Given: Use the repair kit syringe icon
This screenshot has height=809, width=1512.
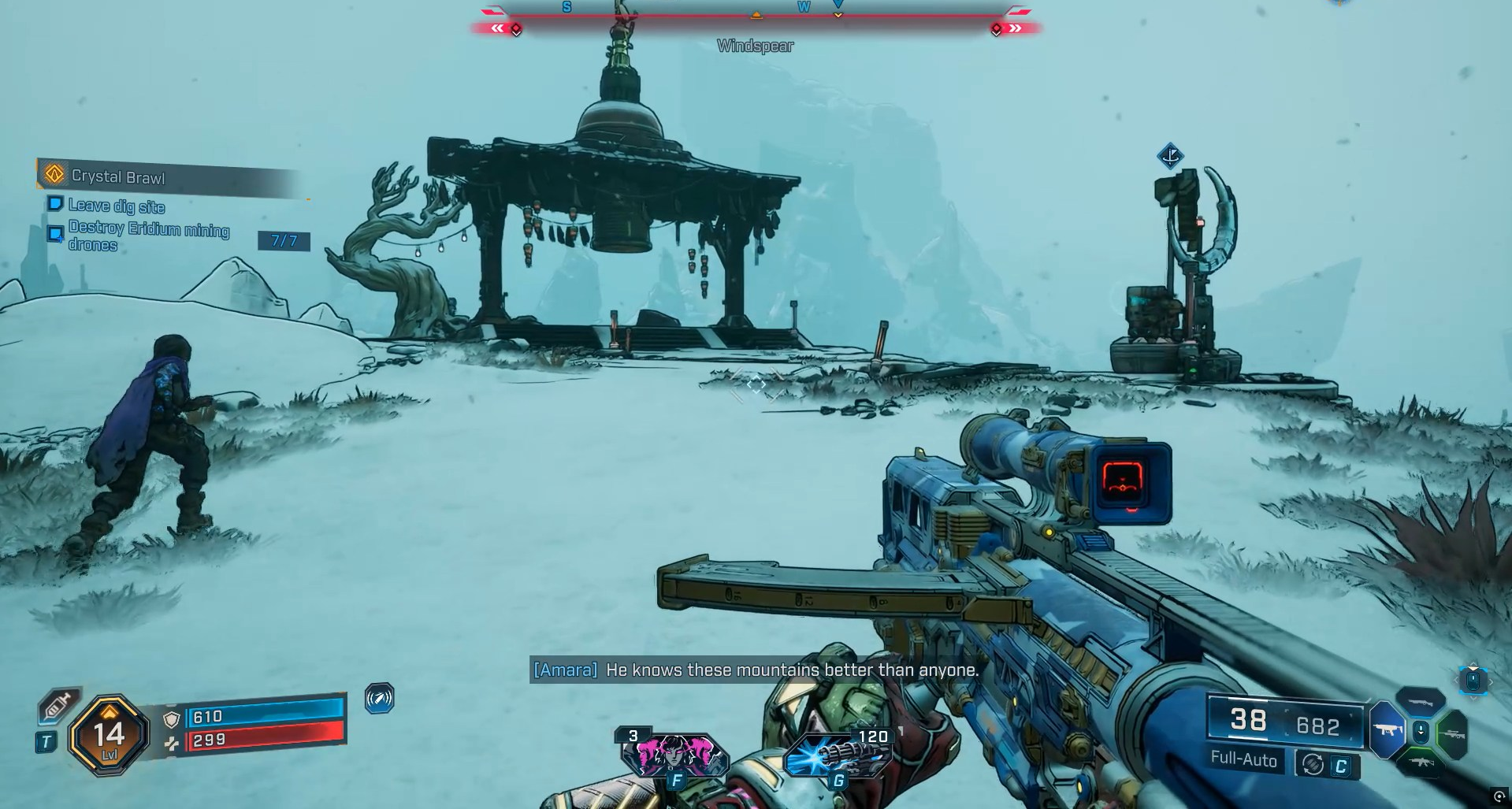Looking at the screenshot, I should click(58, 707).
